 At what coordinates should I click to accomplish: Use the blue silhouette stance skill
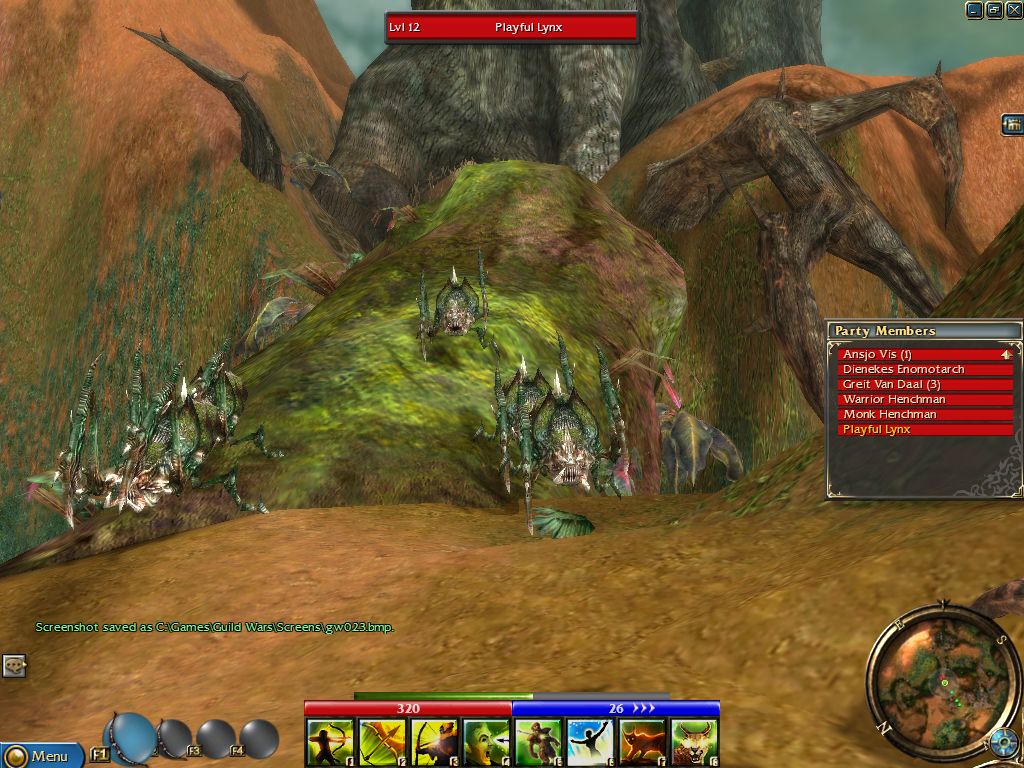[x=591, y=742]
